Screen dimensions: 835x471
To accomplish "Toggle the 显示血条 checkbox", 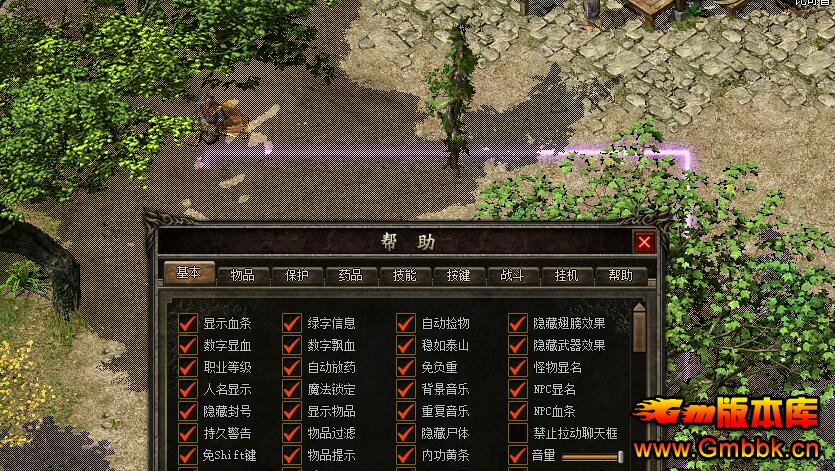I will pyautogui.click(x=188, y=324).
